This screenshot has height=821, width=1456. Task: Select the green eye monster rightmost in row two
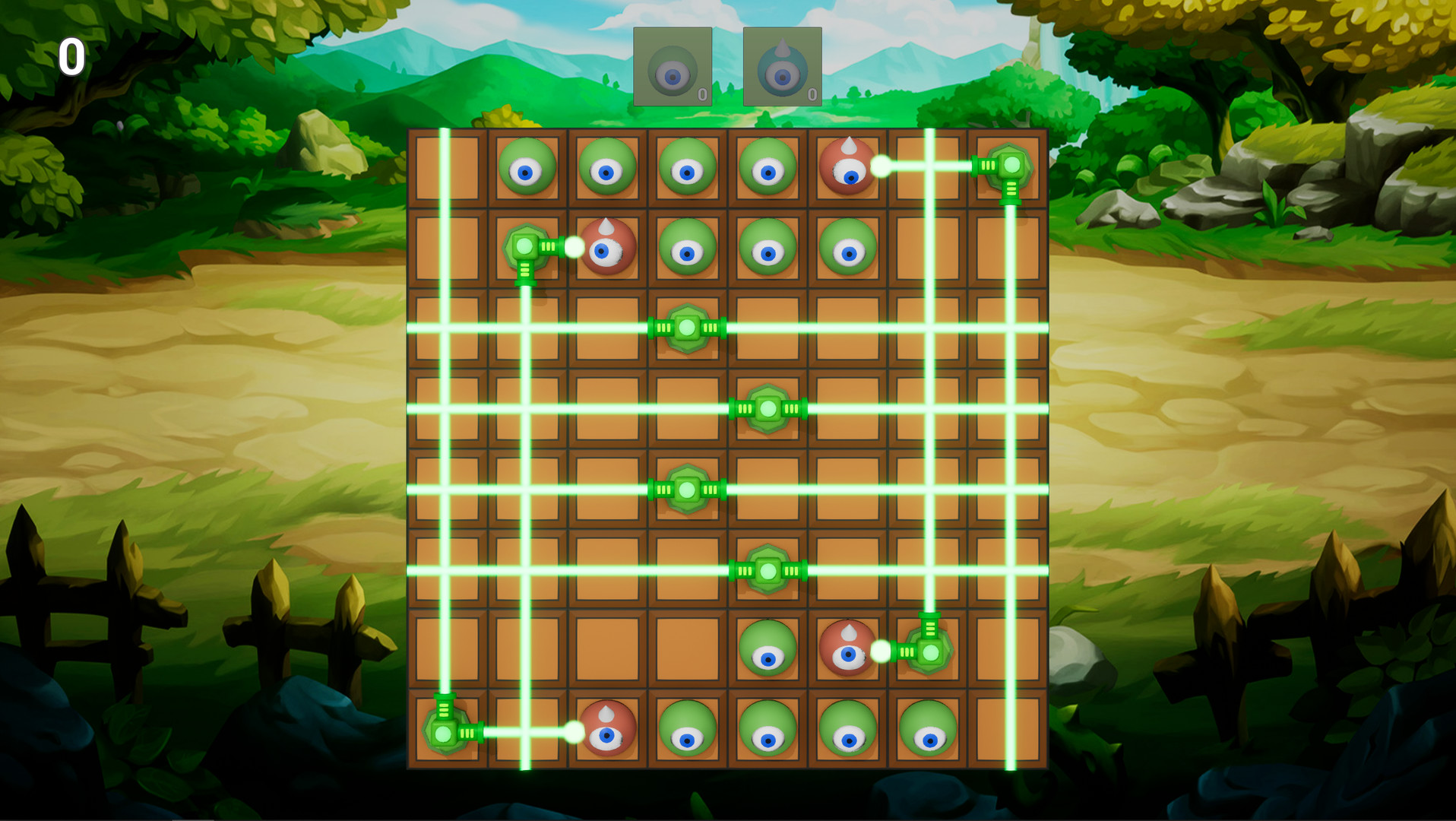[847, 247]
